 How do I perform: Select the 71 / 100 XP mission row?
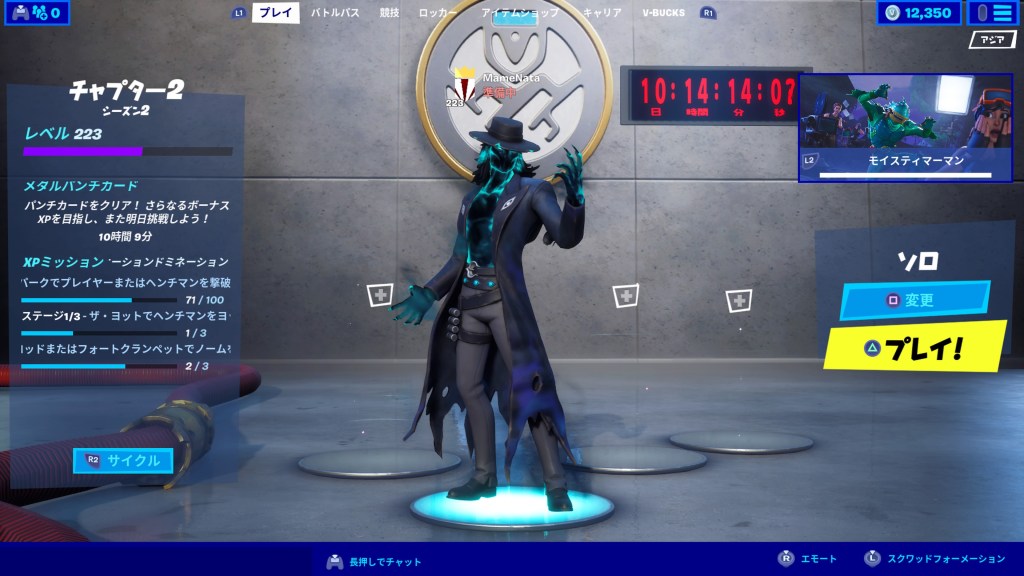point(127,291)
